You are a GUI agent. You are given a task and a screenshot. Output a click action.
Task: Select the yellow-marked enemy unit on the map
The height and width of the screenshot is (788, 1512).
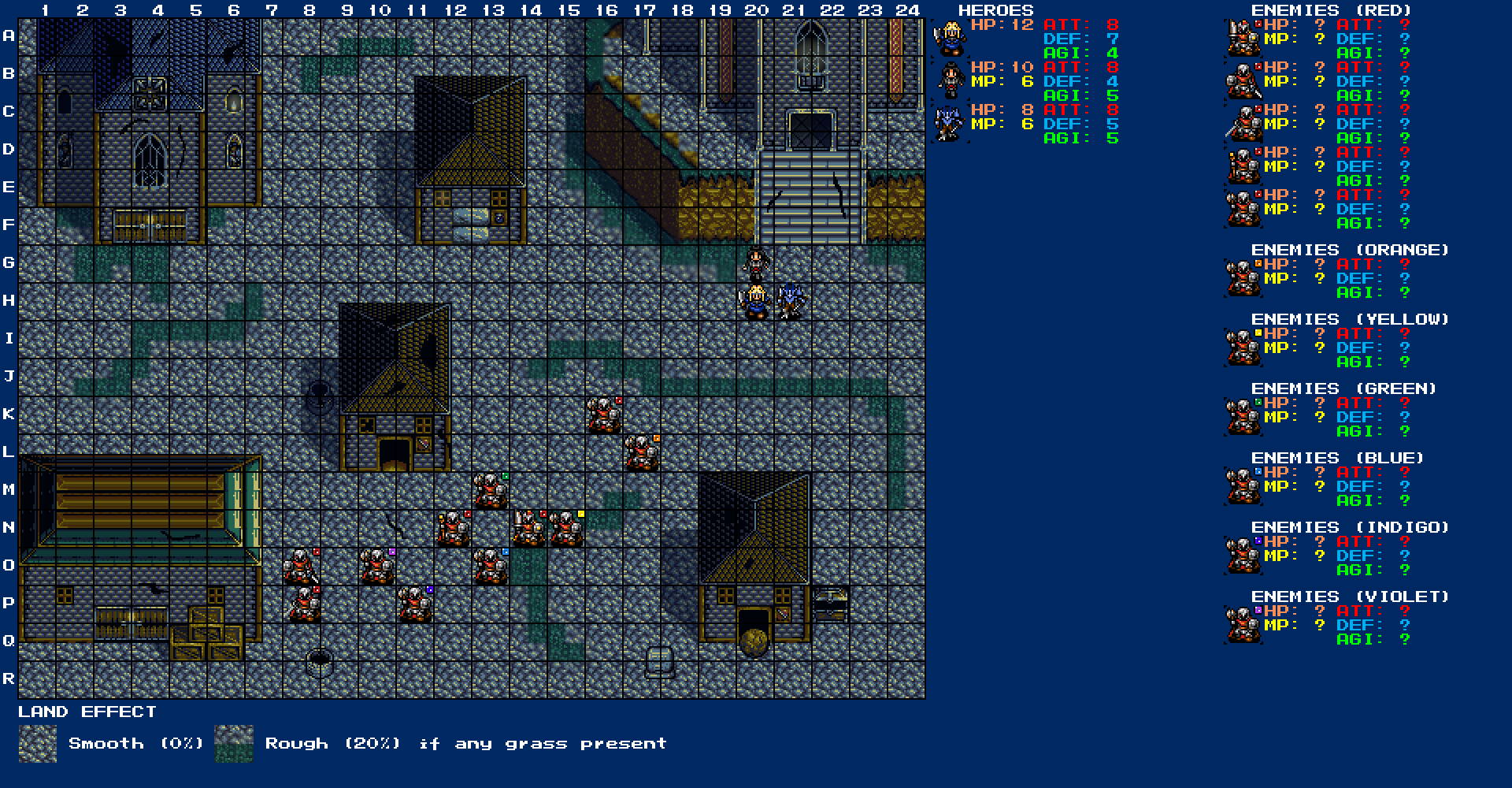tap(567, 529)
